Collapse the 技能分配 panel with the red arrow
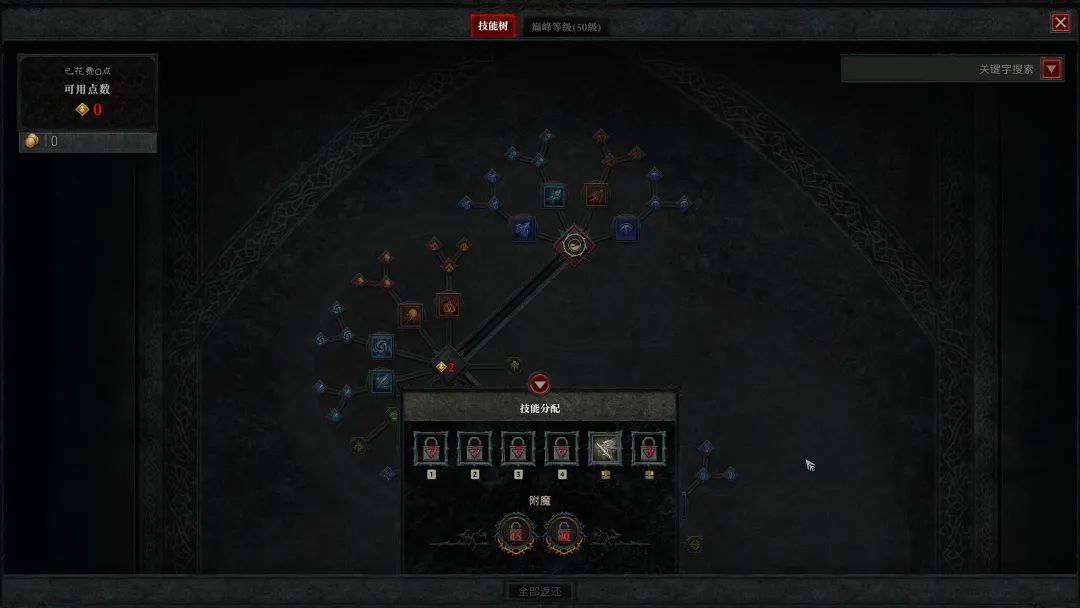Image resolution: width=1080 pixels, height=608 pixels. (x=540, y=384)
